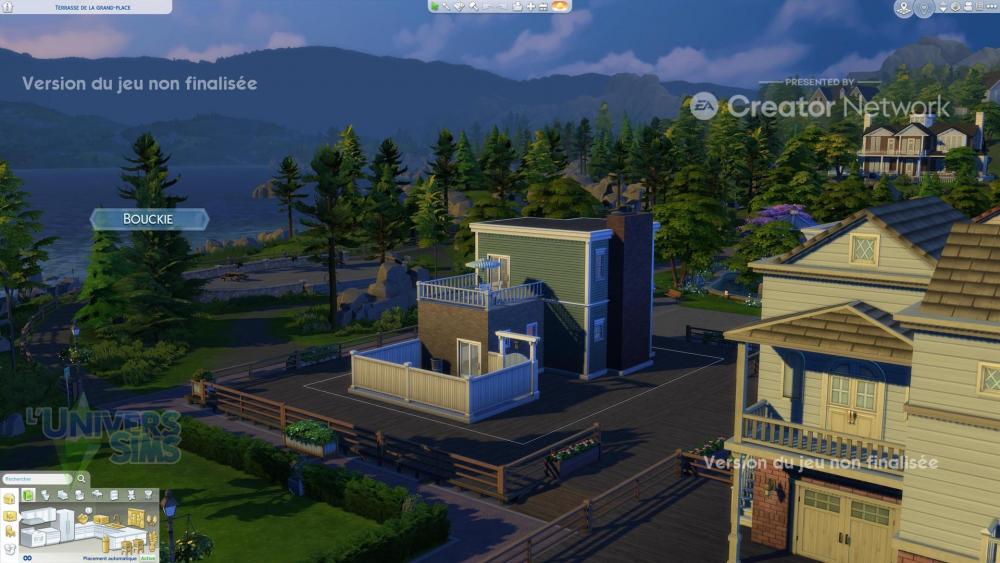The image size is (1000, 563).
Task: Select the sledgehammer demolish tool
Action: pyautogui.click(x=473, y=6)
